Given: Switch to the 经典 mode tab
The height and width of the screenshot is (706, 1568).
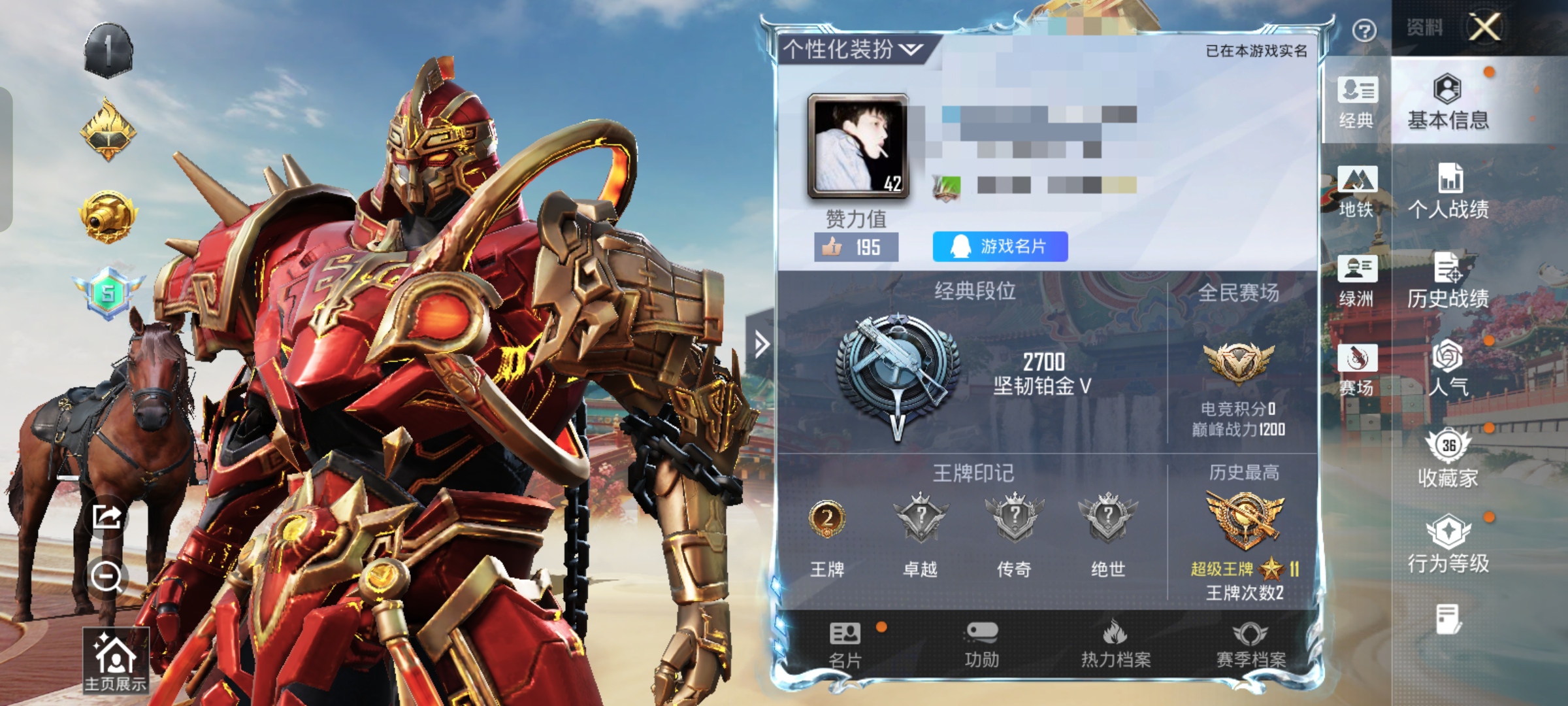Looking at the screenshot, I should pos(1357,103).
